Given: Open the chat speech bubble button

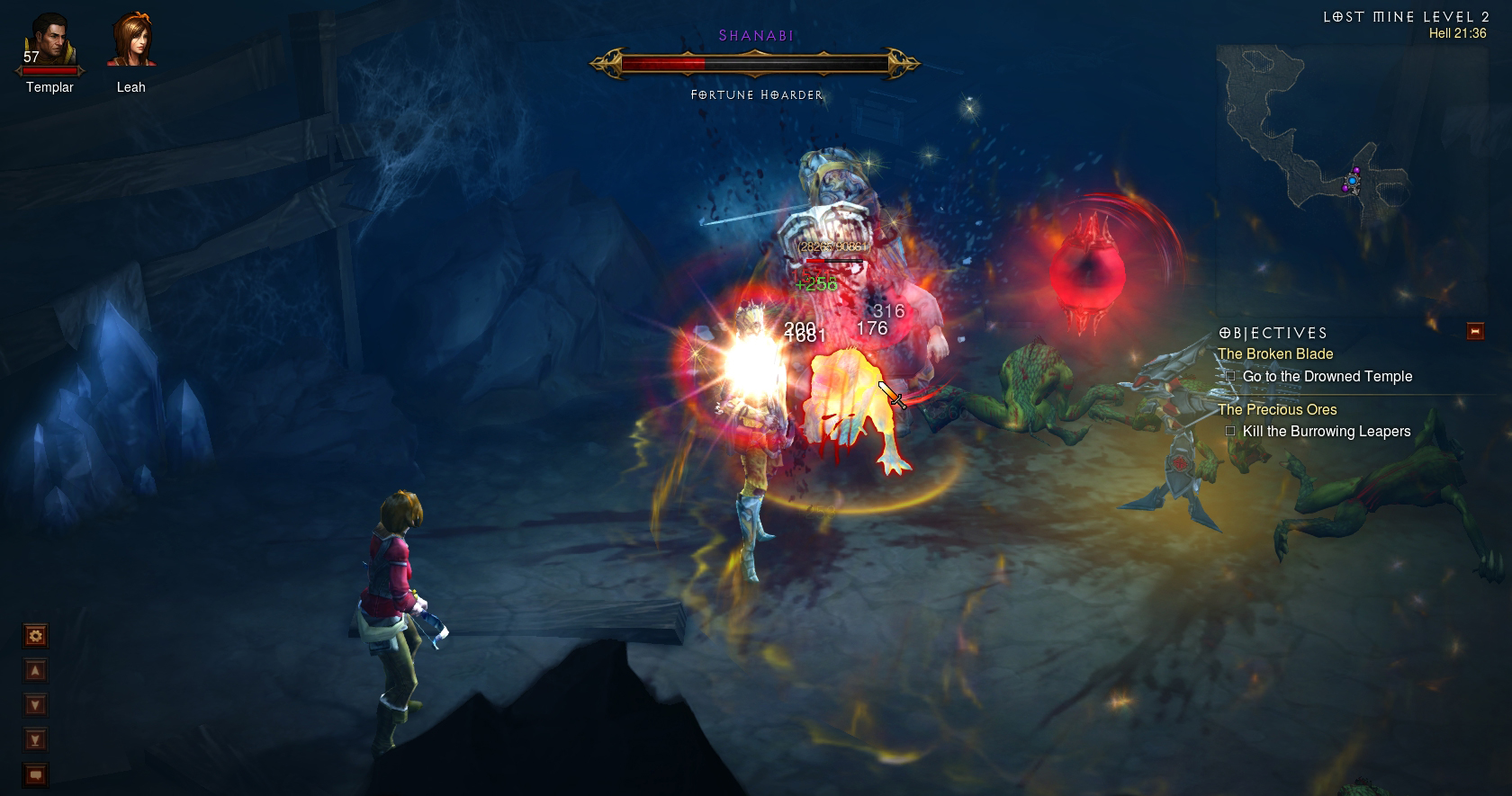Looking at the screenshot, I should tap(36, 774).
